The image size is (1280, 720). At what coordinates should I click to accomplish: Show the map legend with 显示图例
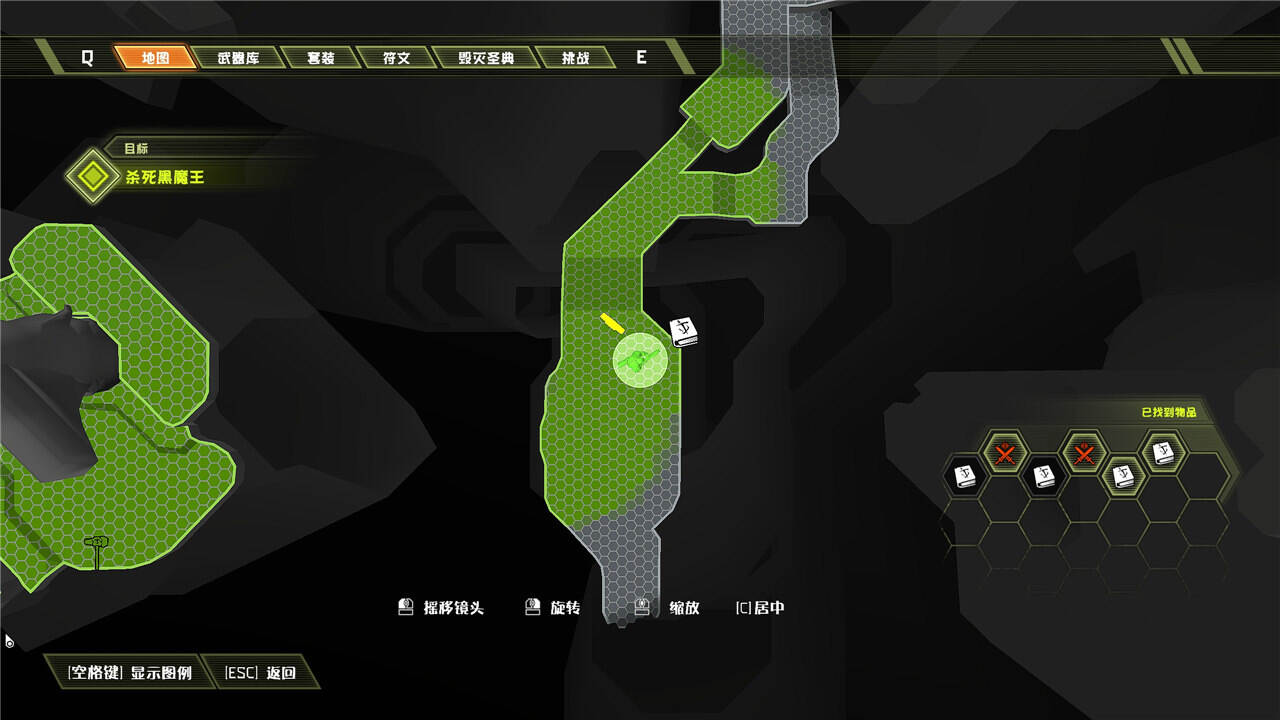tap(130, 673)
